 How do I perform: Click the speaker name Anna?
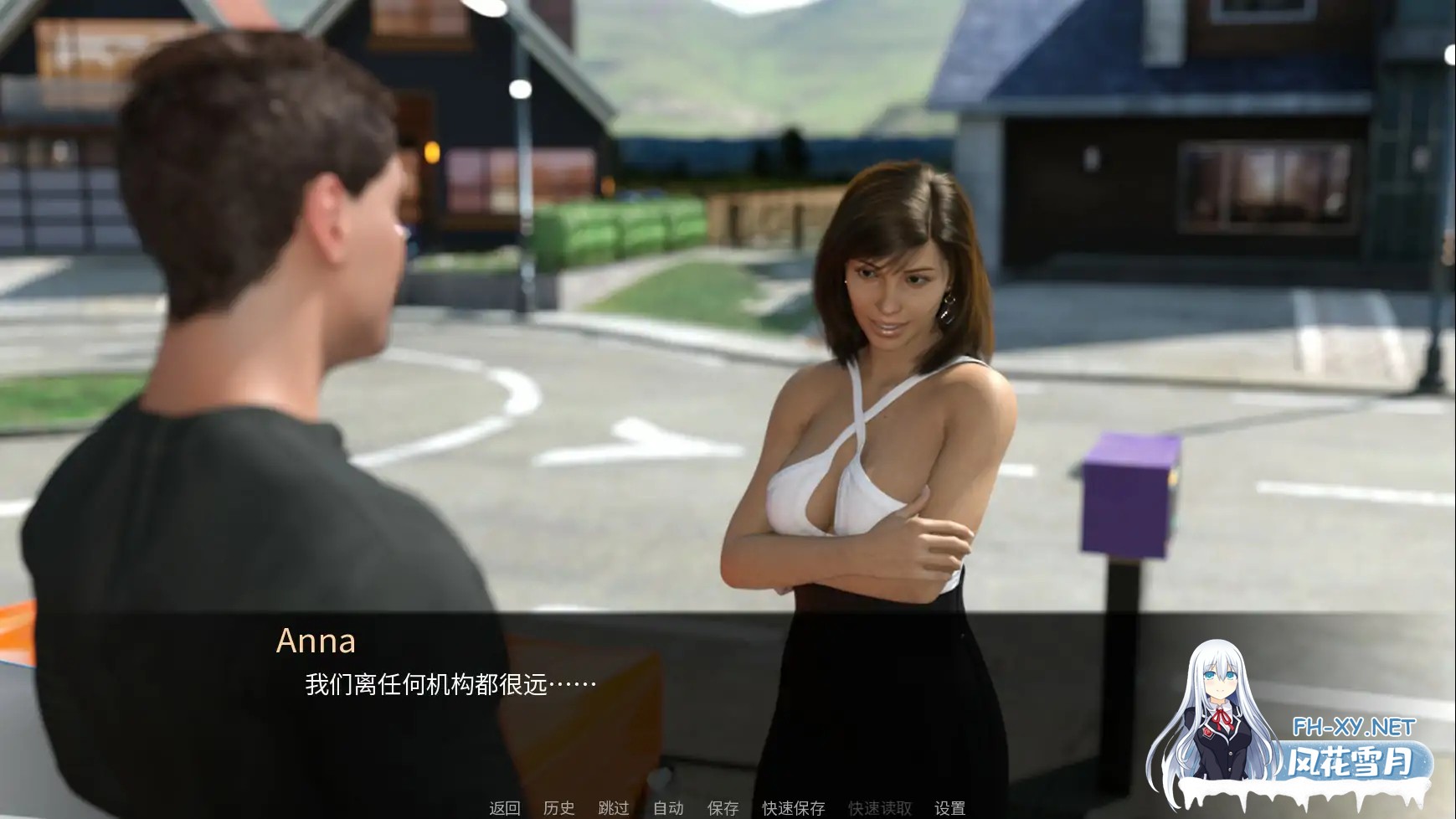point(319,642)
